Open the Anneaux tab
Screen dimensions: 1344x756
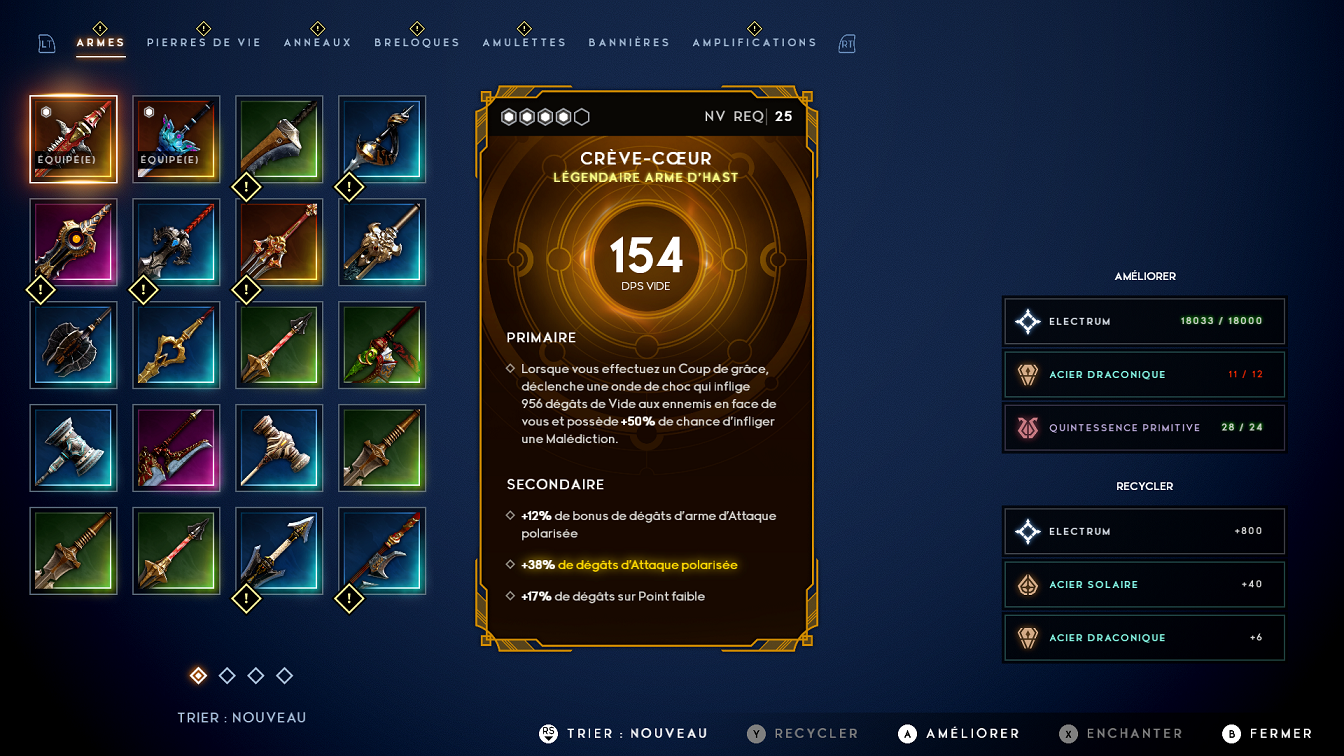(x=318, y=43)
